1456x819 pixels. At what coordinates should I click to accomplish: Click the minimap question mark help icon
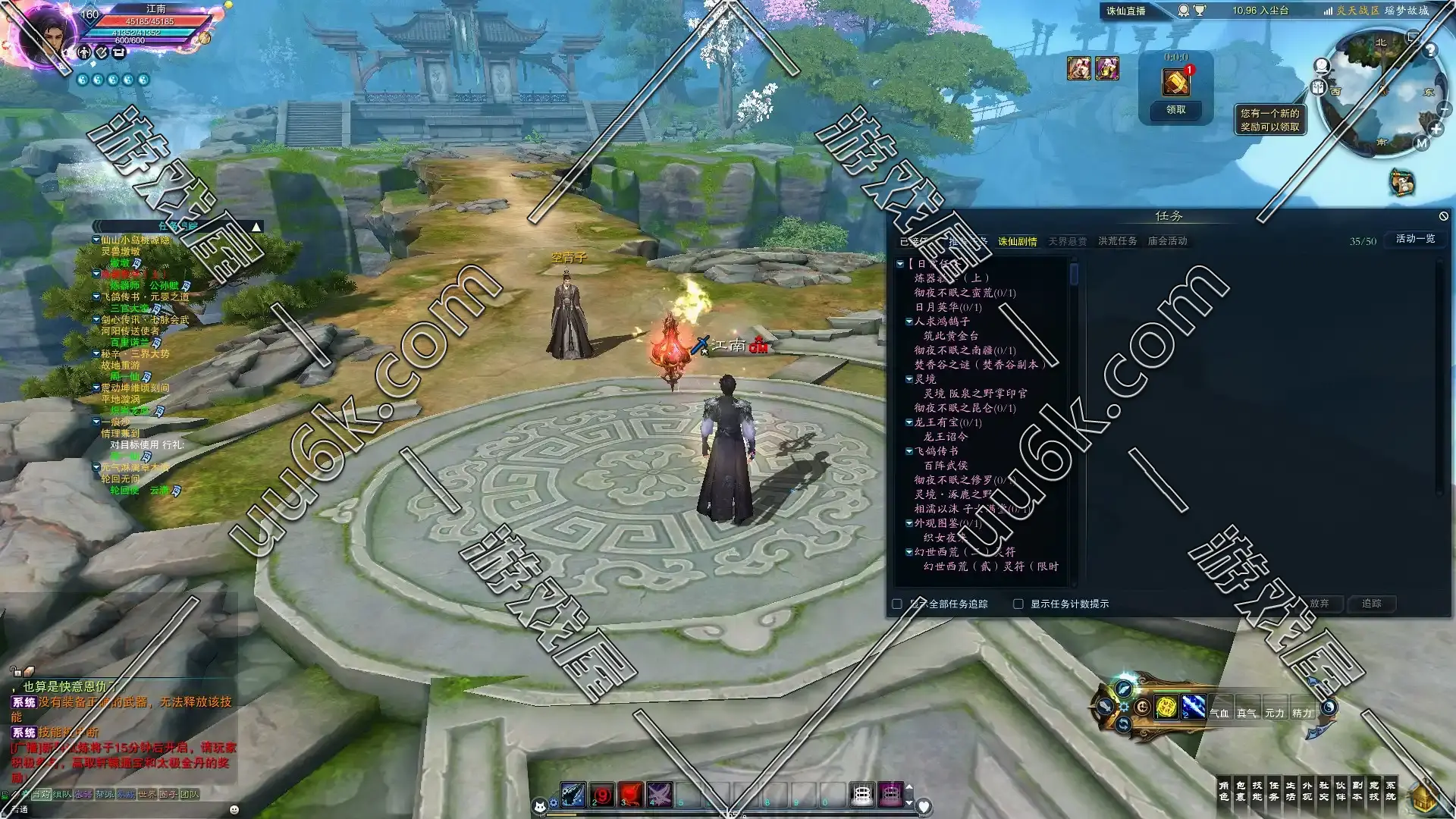click(x=1429, y=51)
